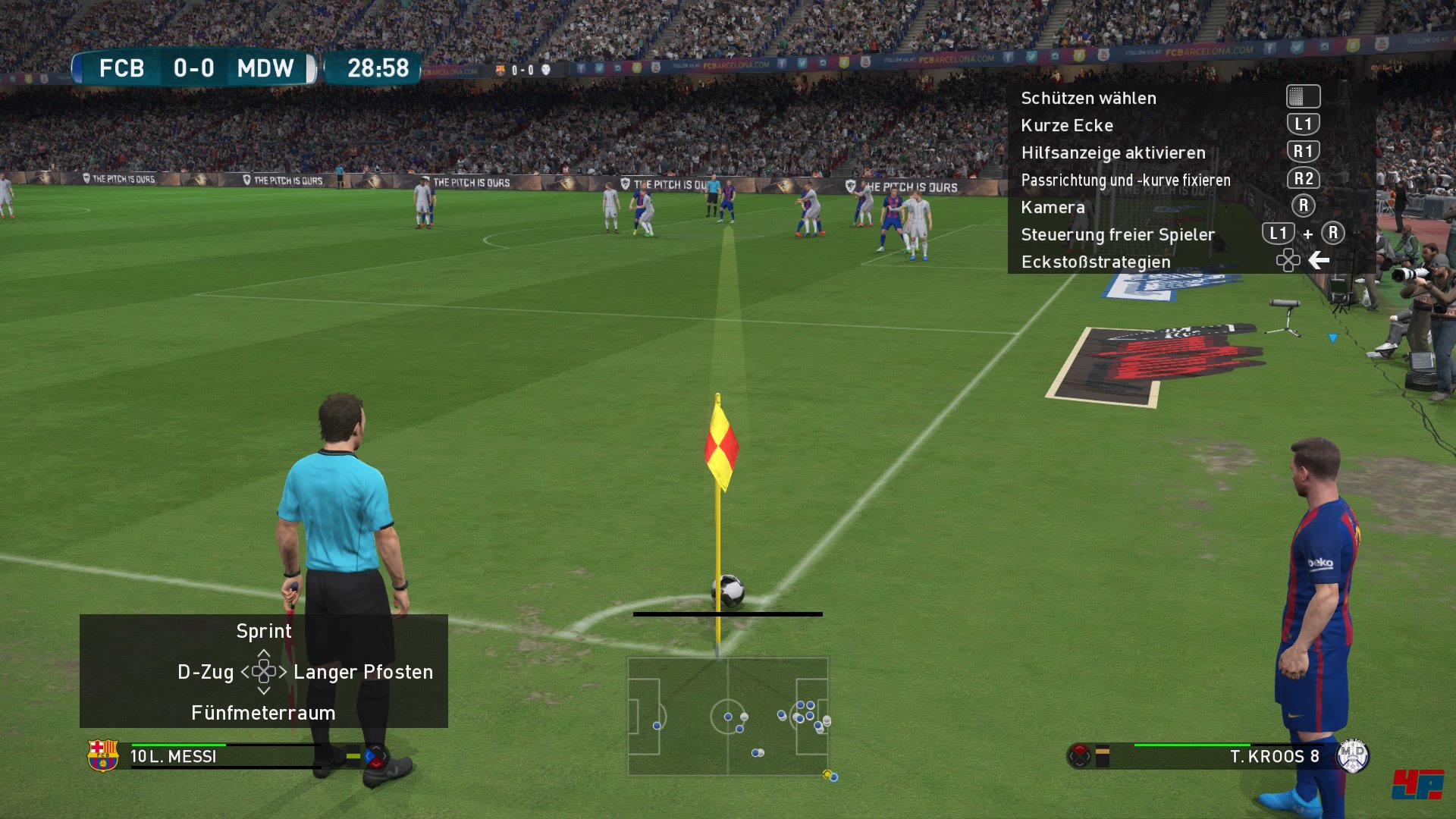
Task: Pick the Fünfmeterraum corner strategy
Action: pyautogui.click(x=263, y=713)
